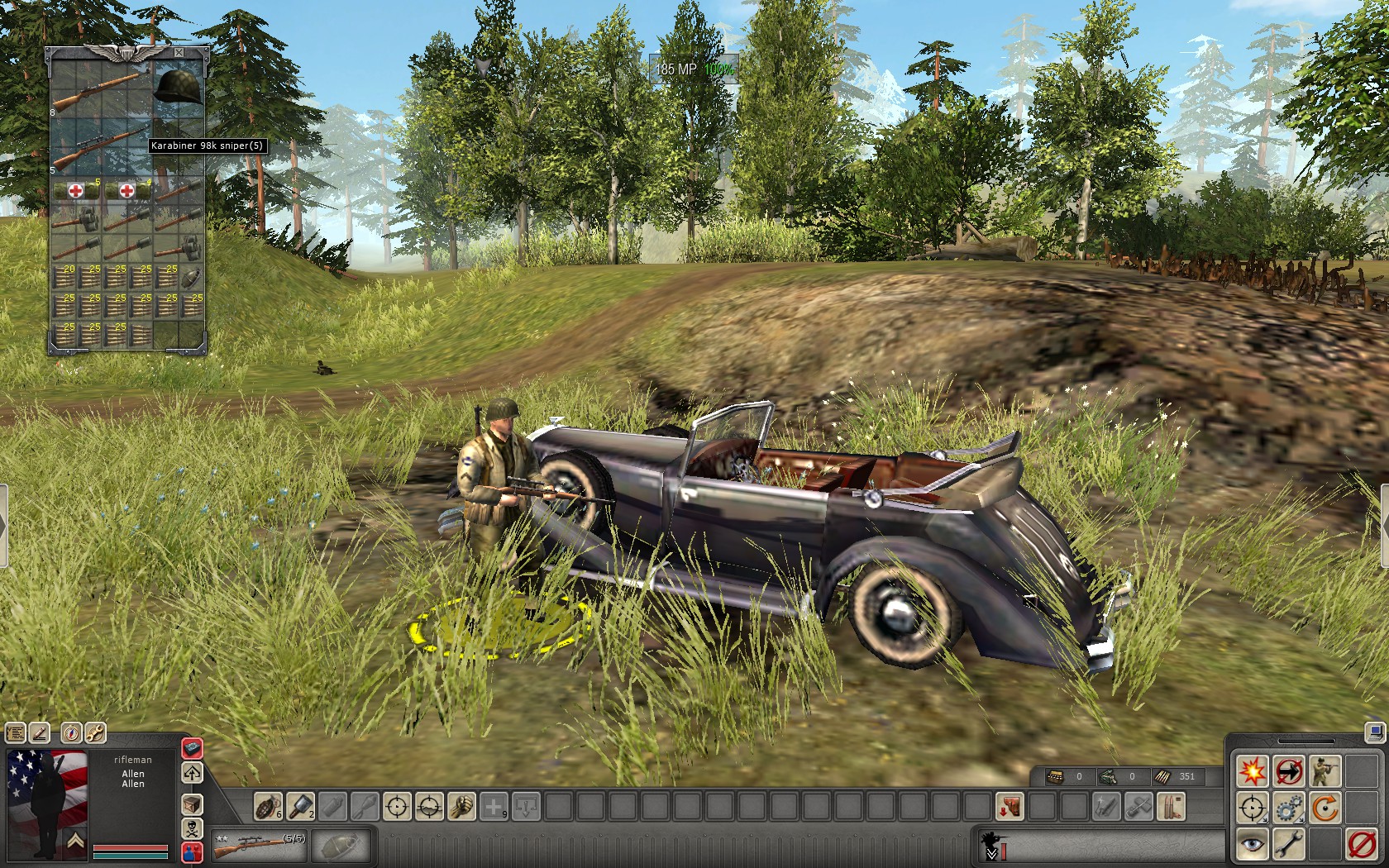Activate the repair wrench command
This screenshot has height=868, width=1389.
(x=1288, y=844)
